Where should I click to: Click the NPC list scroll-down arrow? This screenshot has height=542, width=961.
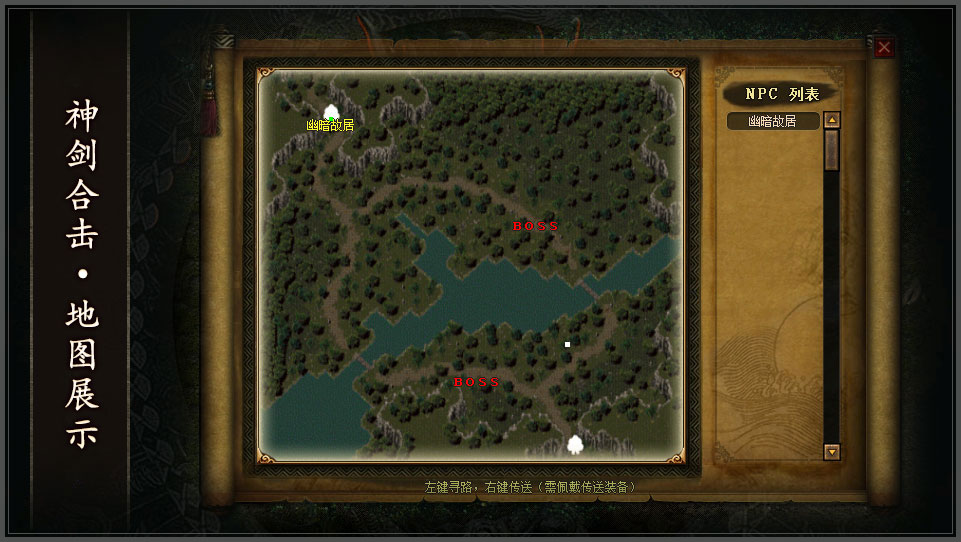click(x=832, y=452)
